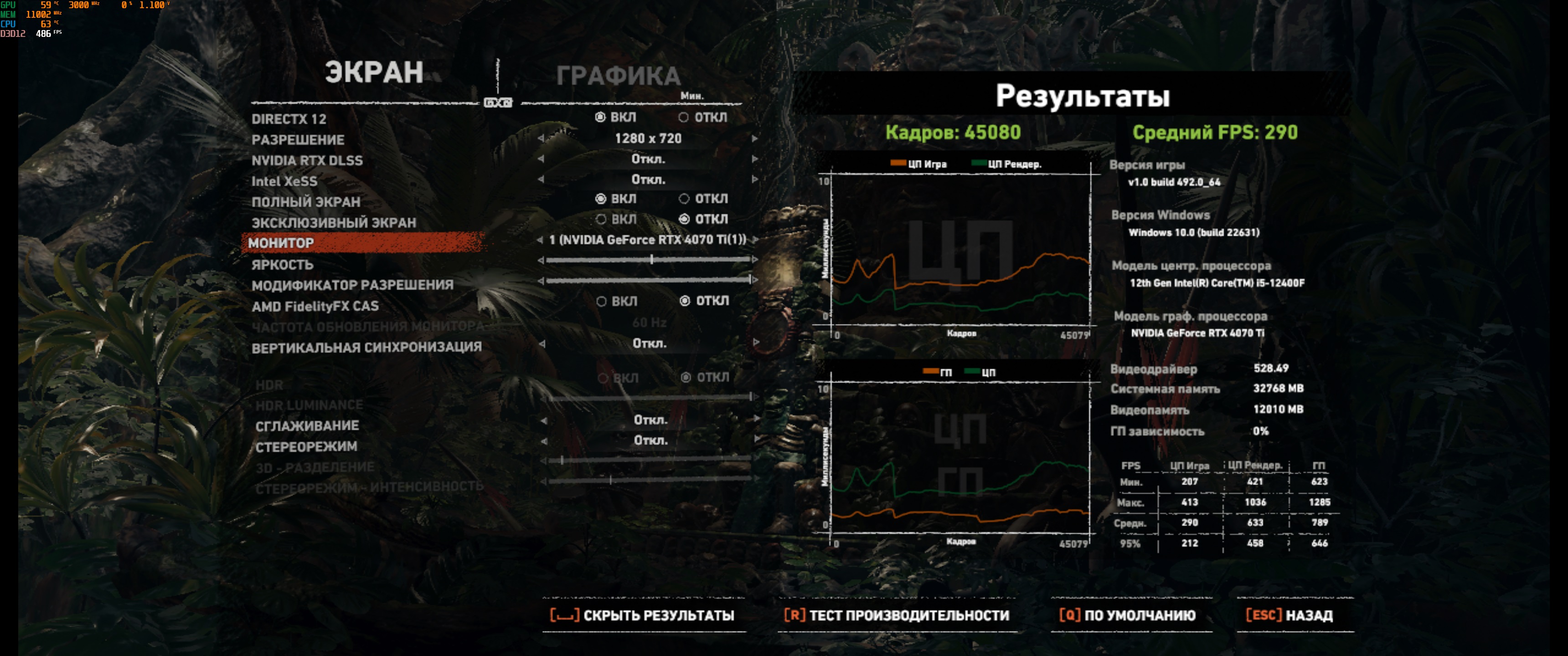Select the ЭКРАН tab
The image size is (1568, 656).
point(374,72)
